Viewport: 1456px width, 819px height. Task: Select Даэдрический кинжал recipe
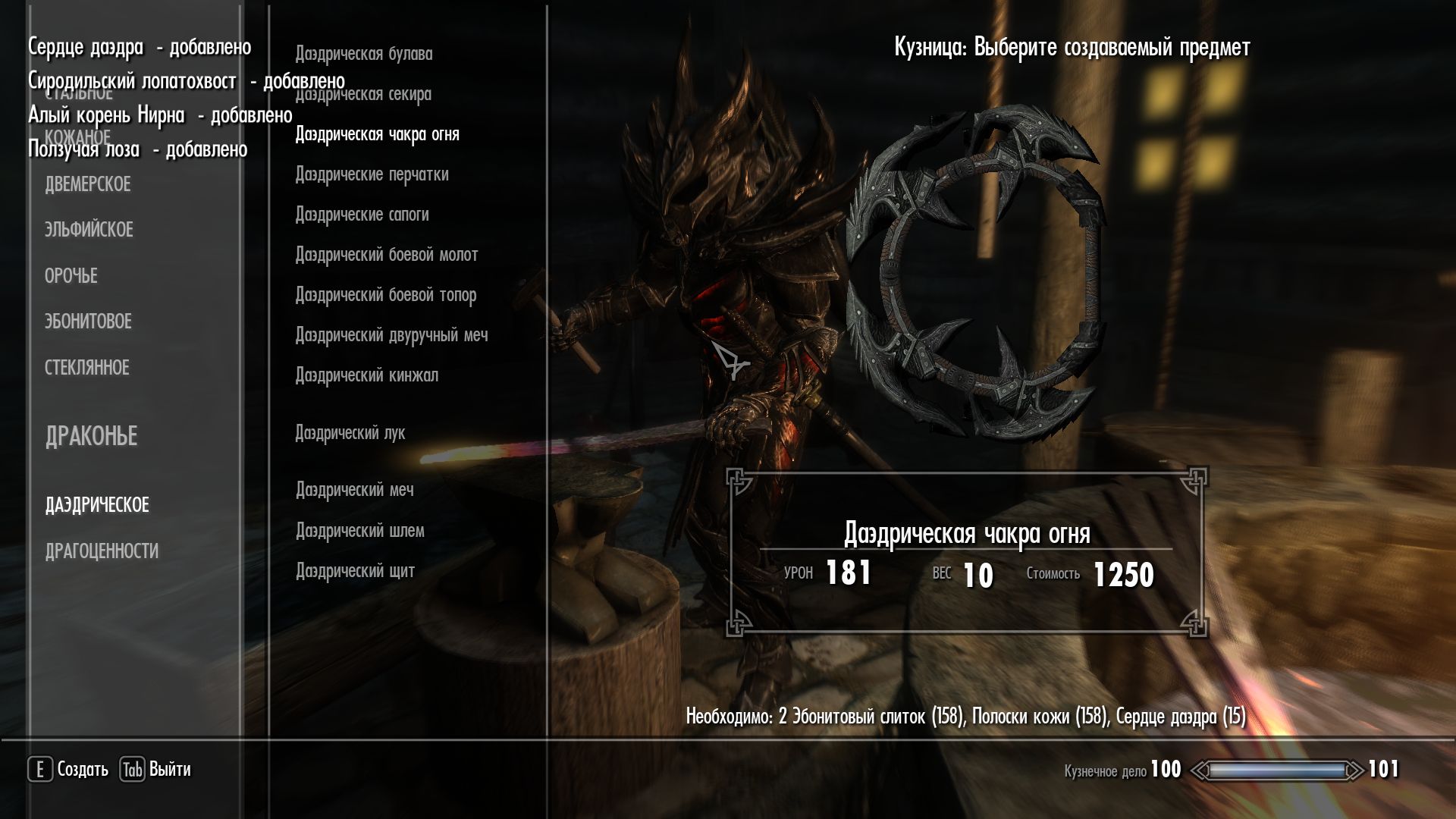pyautogui.click(x=366, y=375)
